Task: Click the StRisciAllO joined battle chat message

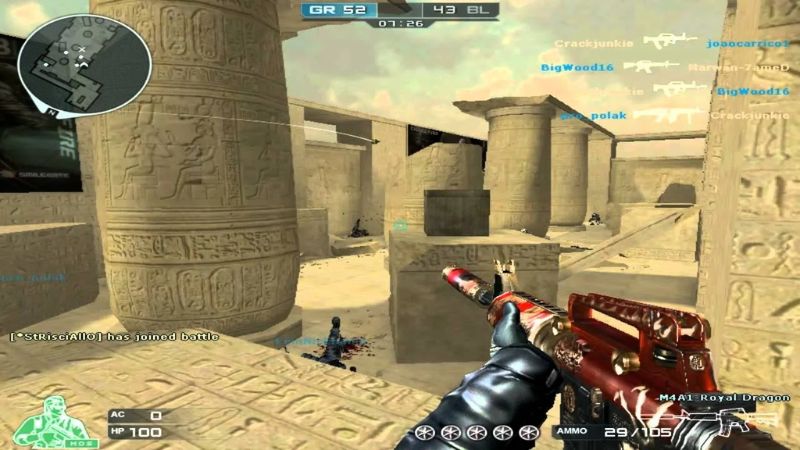Action: click(113, 337)
